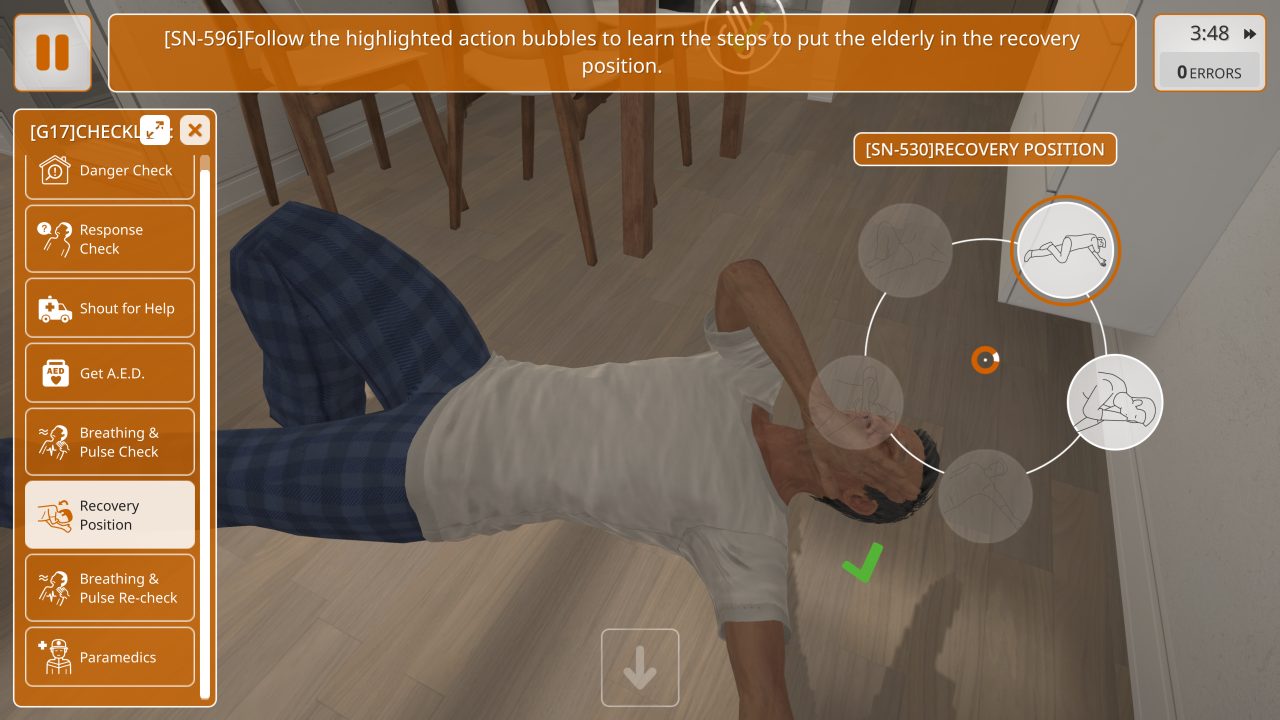Open the Breathing & Pulse Check step

tap(110, 442)
